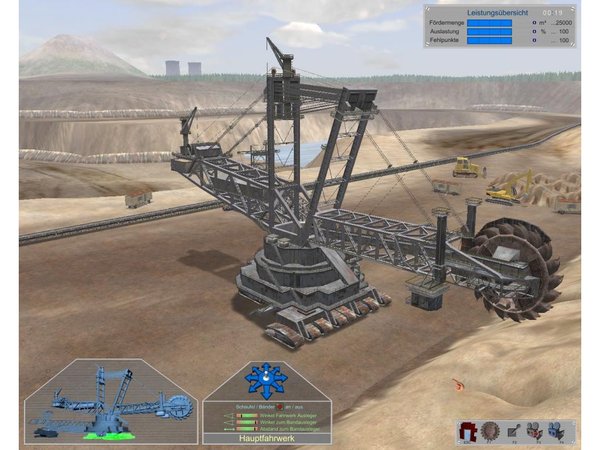Select the Hauptfahrwerk label bar

click(x=266, y=438)
